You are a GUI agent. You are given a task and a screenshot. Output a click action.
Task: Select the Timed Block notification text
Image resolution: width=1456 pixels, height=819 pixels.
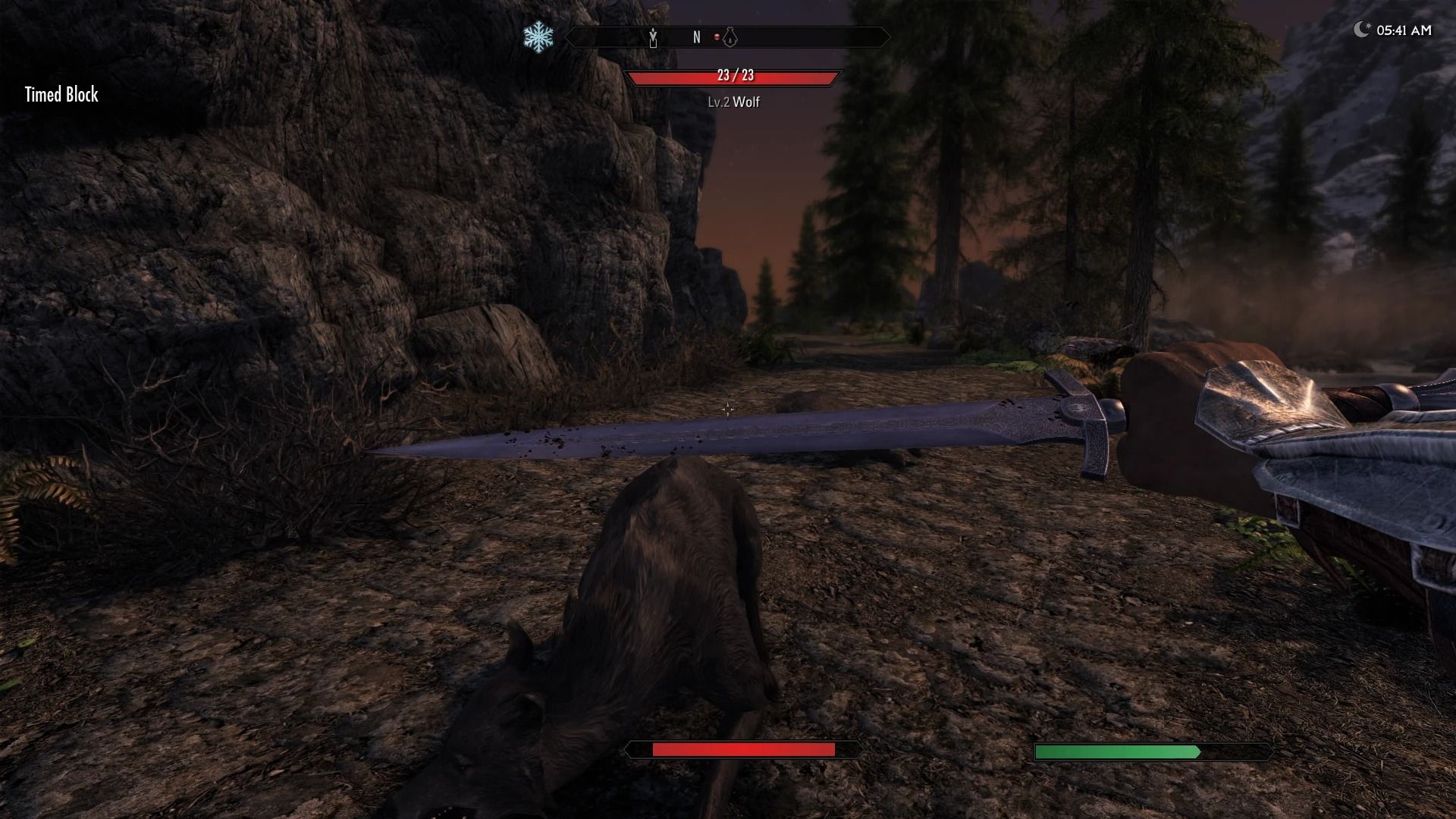(61, 96)
